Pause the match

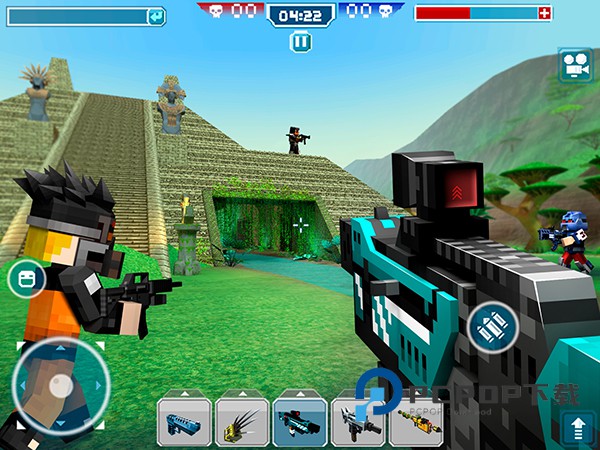[x=300, y=42]
